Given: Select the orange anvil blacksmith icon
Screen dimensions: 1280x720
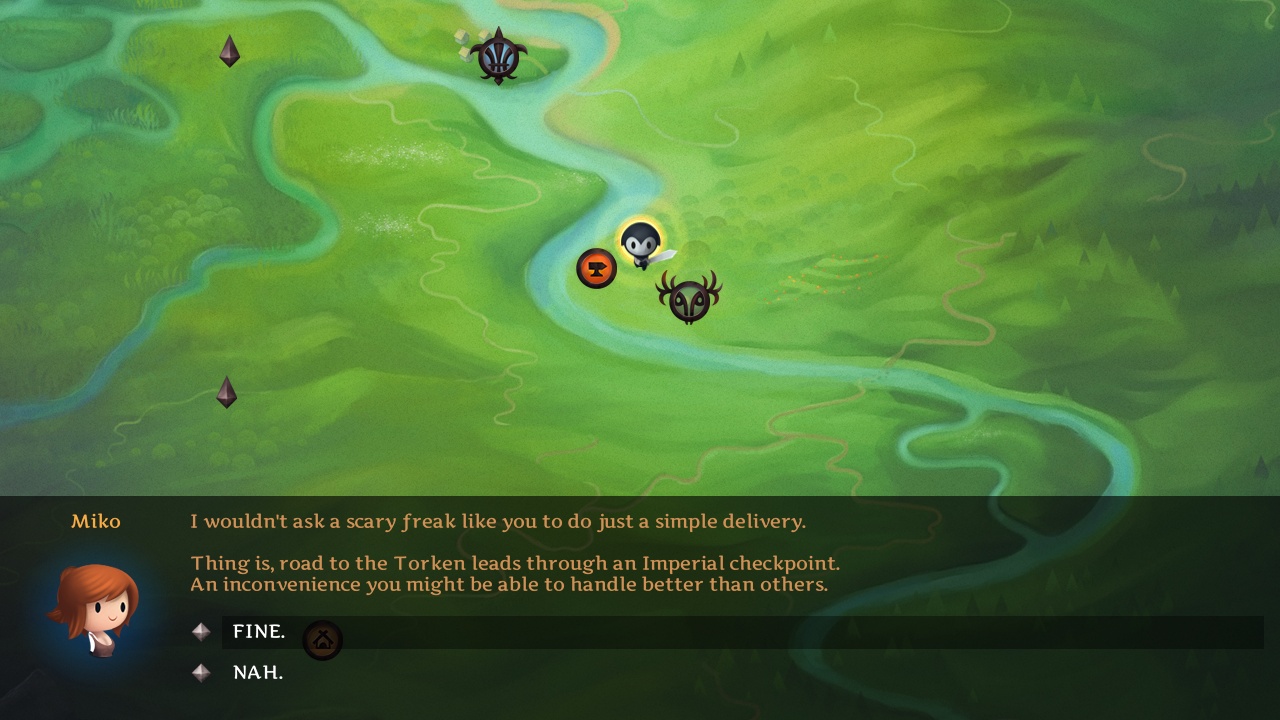Looking at the screenshot, I should (596, 267).
